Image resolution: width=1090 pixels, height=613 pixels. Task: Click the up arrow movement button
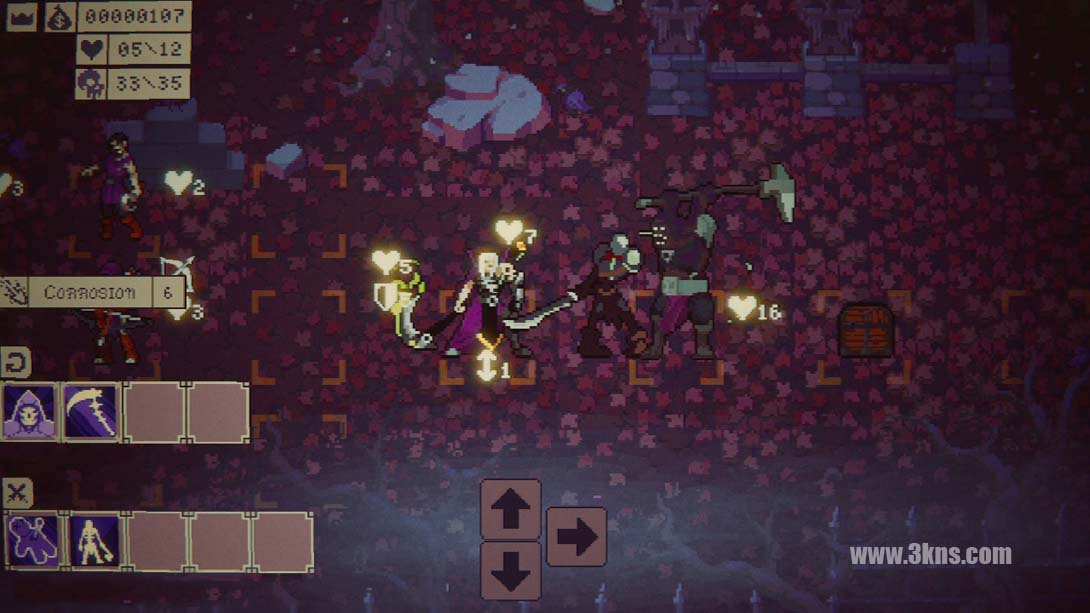coord(510,509)
